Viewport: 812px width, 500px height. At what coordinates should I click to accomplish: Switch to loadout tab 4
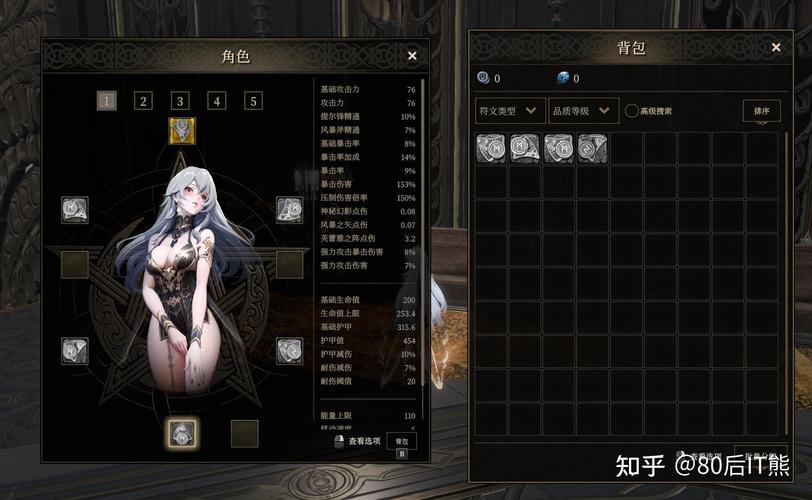click(217, 100)
